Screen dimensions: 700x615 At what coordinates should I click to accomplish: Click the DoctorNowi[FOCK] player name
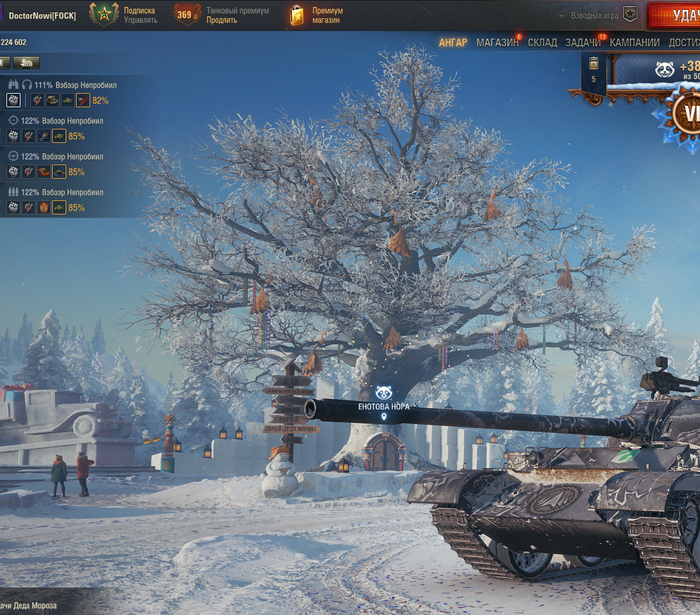coord(42,15)
